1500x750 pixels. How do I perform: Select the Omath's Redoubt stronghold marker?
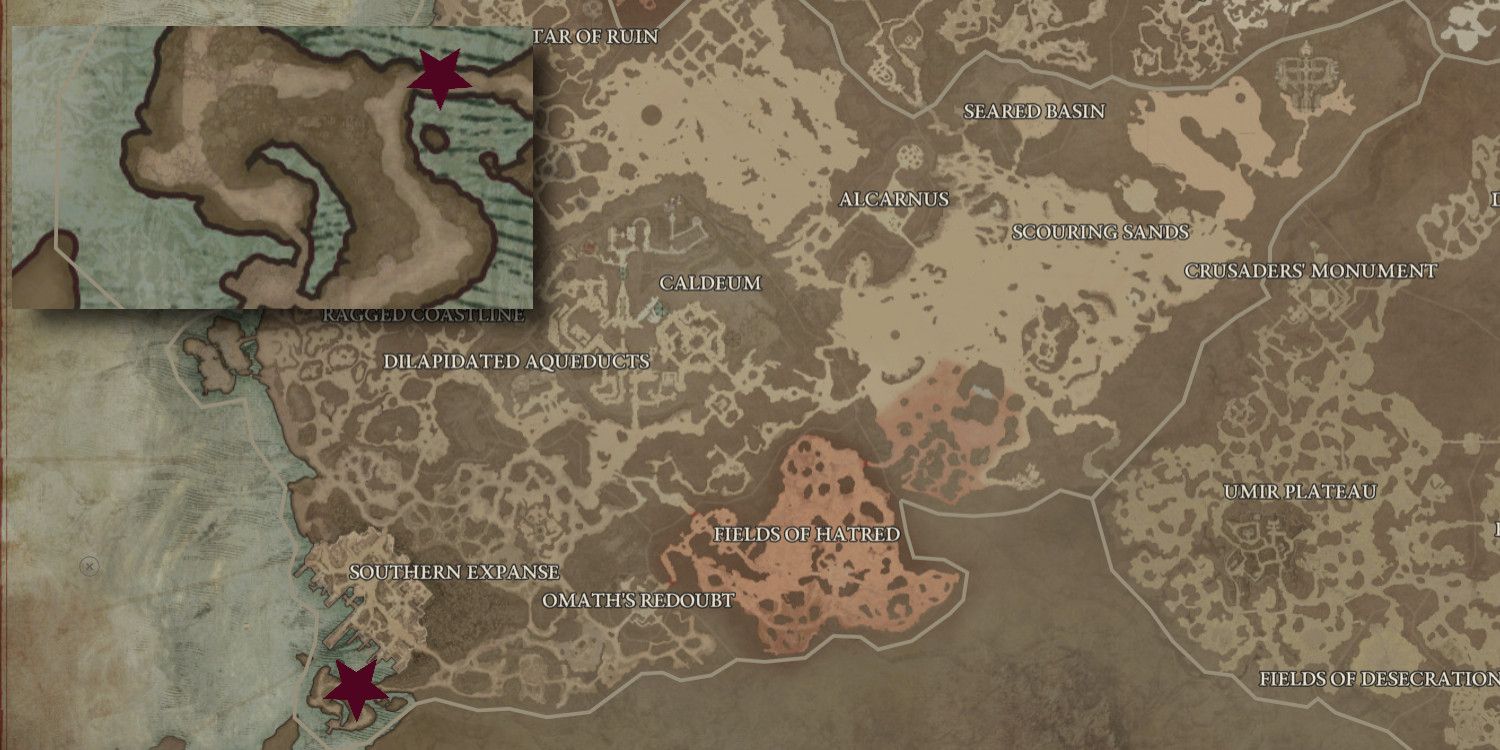click(637, 600)
